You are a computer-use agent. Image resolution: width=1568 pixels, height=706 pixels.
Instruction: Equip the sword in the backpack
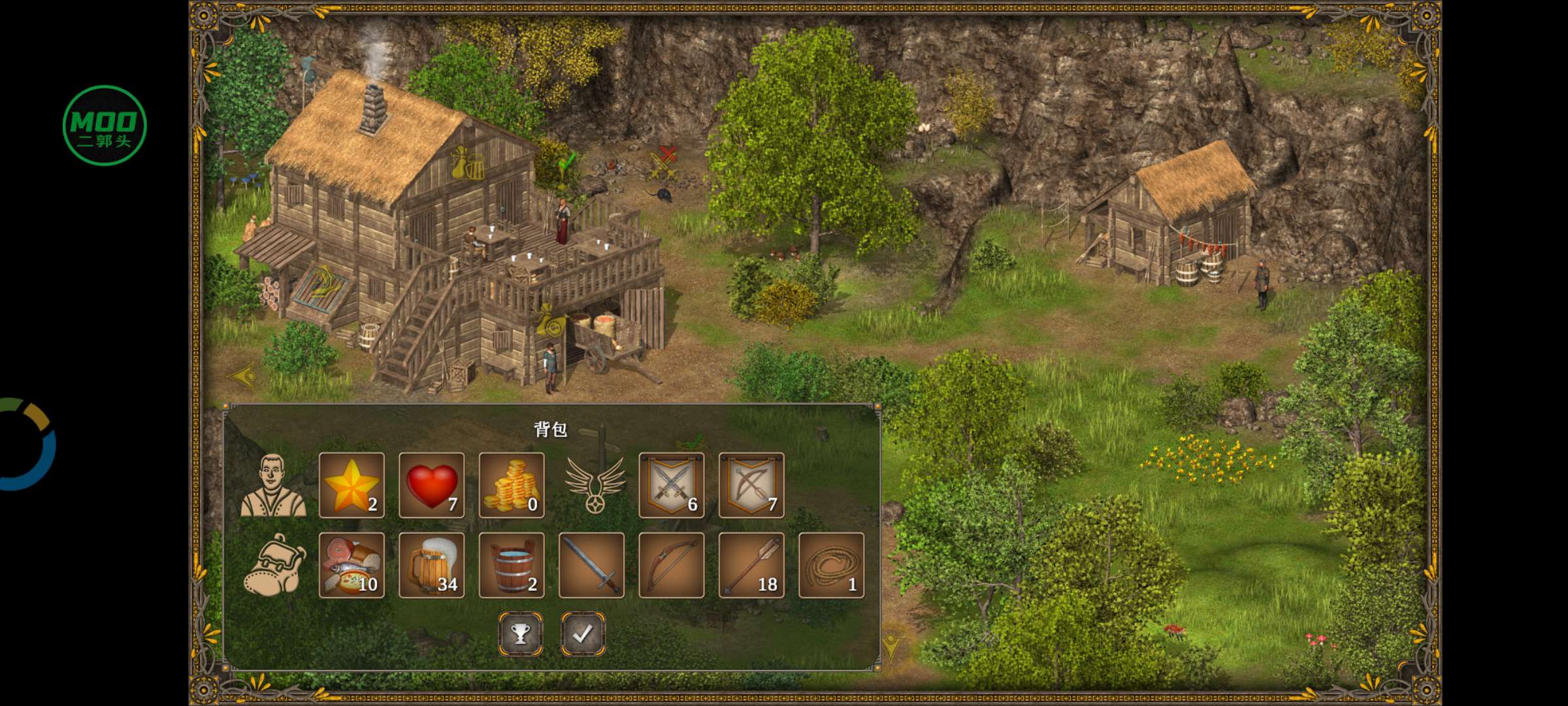(x=591, y=565)
